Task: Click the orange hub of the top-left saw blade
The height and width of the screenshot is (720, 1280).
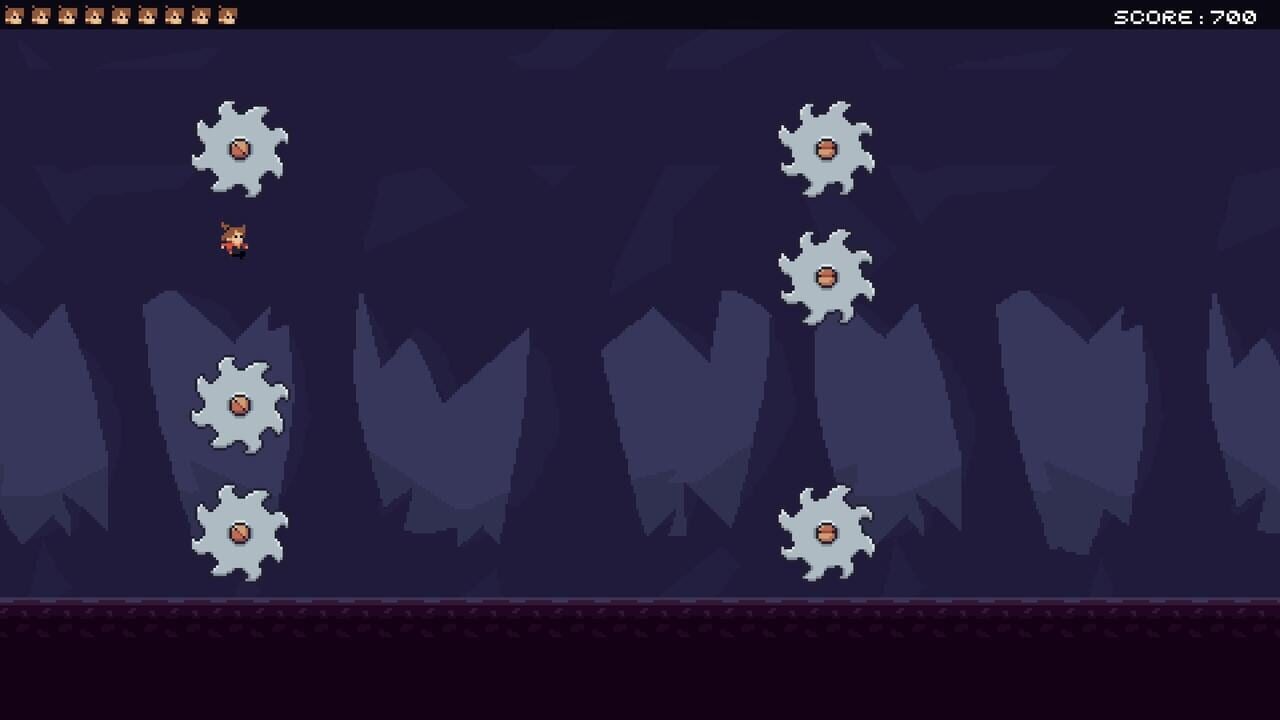Action: 239,148
